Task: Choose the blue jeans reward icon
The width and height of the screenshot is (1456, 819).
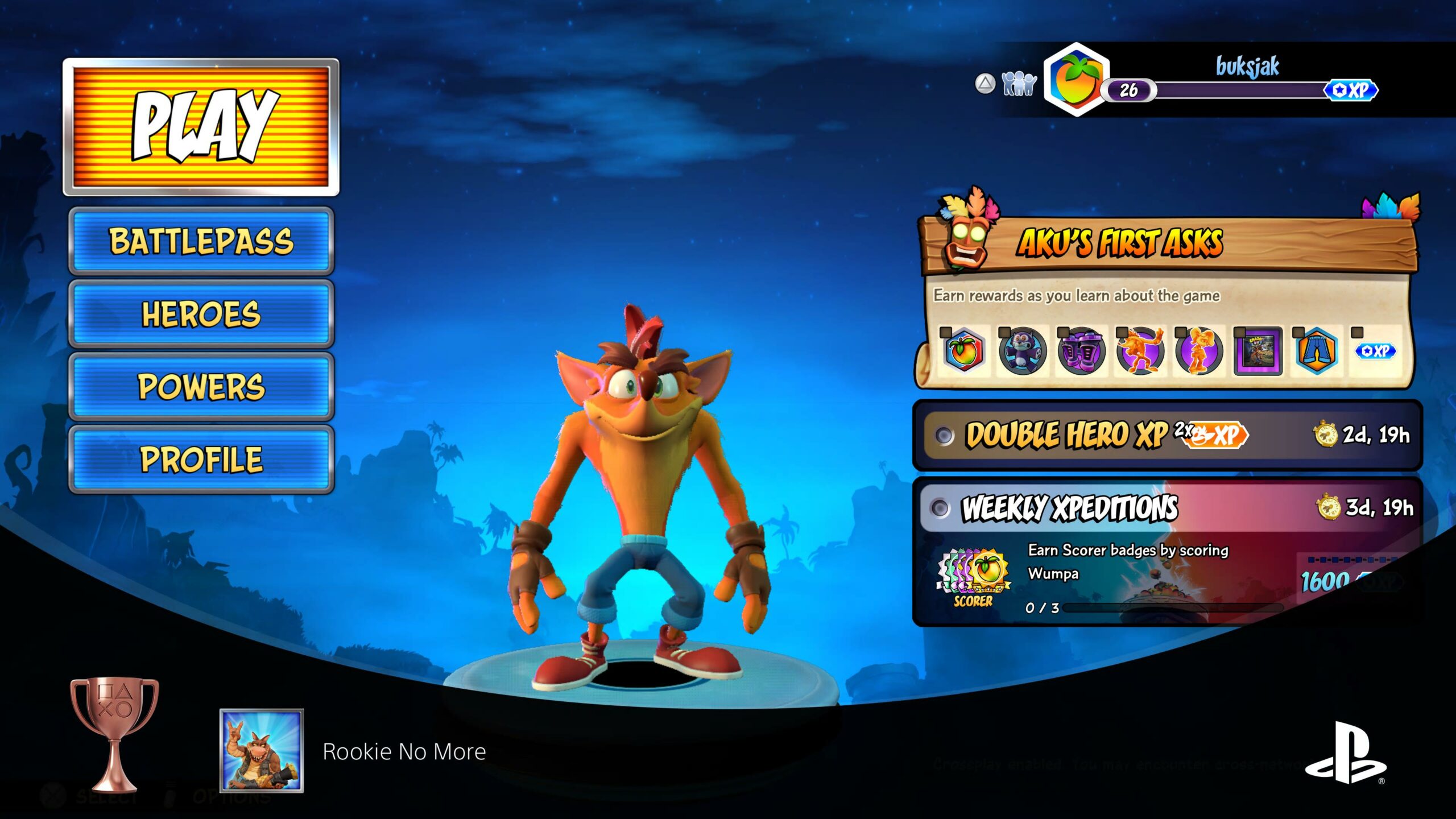Action: click(1316, 351)
